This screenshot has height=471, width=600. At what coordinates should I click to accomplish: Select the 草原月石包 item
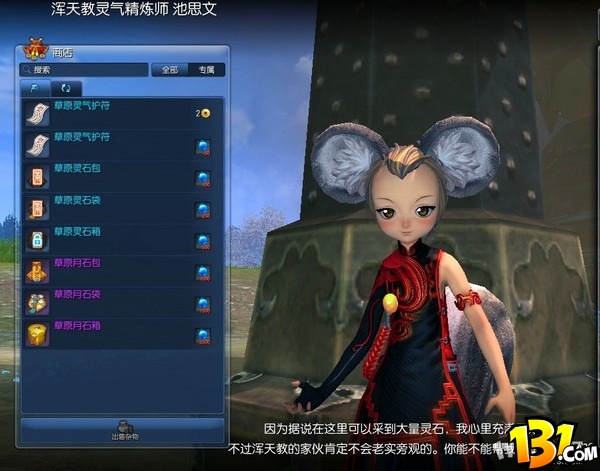tap(120, 271)
